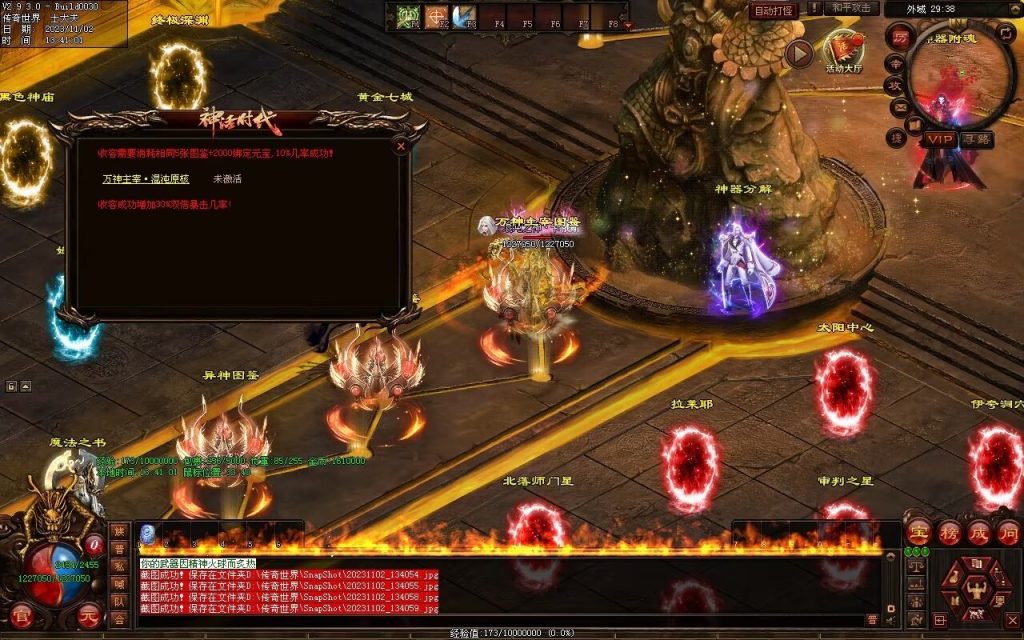The image size is (1024, 640).
Task: Select the 队 team chat channel
Action: pos(119,603)
